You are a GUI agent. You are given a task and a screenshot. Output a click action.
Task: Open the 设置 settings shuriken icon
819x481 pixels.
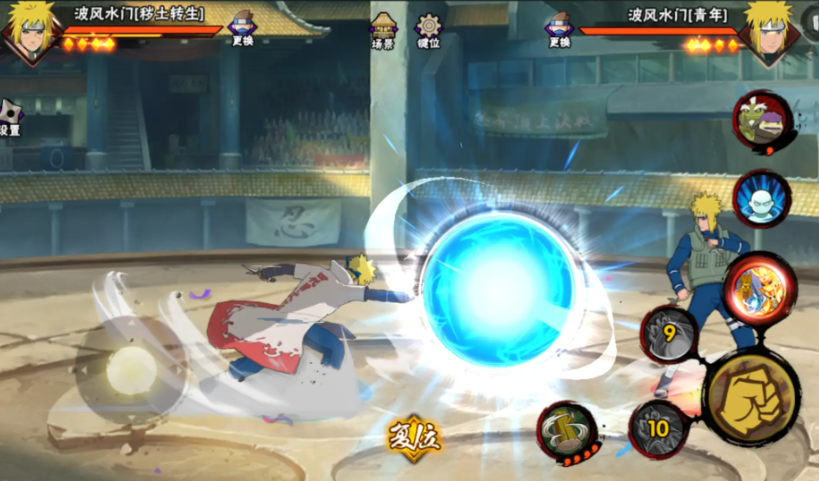point(9,117)
